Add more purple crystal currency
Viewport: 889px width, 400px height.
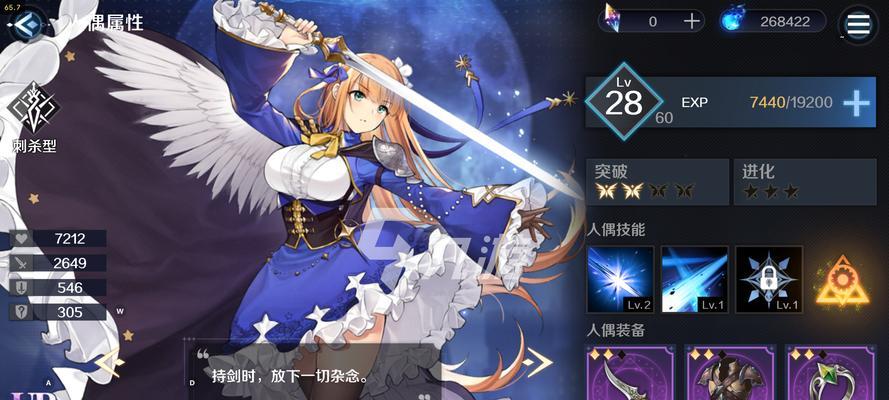pos(692,21)
